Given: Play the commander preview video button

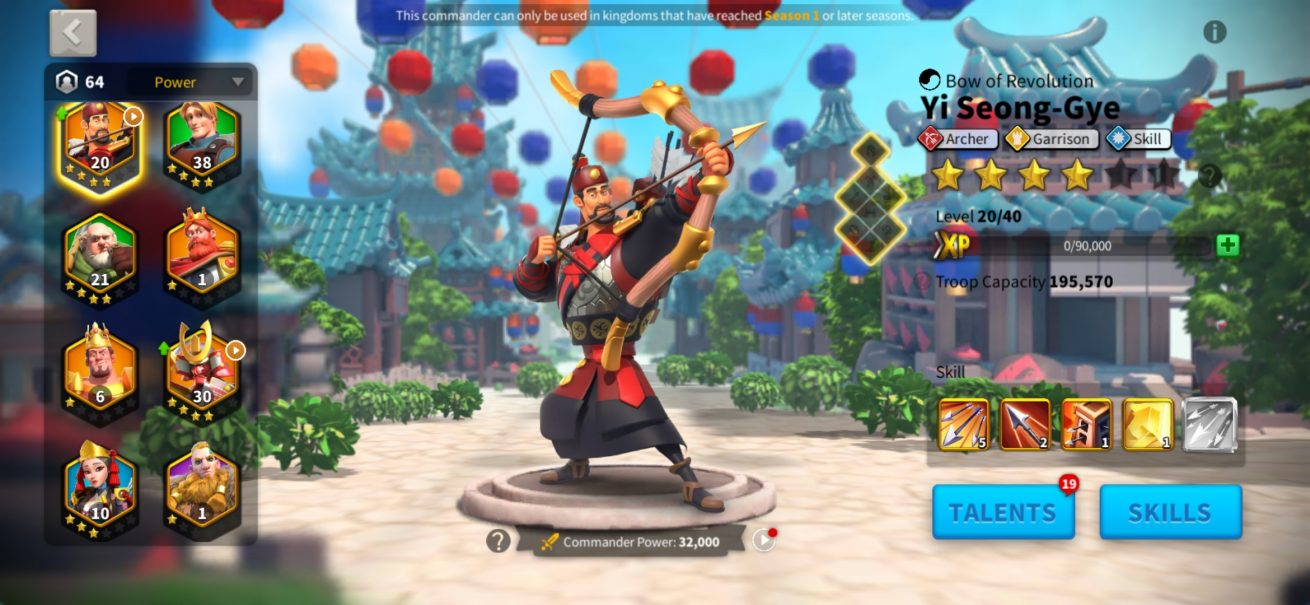Looking at the screenshot, I should click(x=763, y=541).
